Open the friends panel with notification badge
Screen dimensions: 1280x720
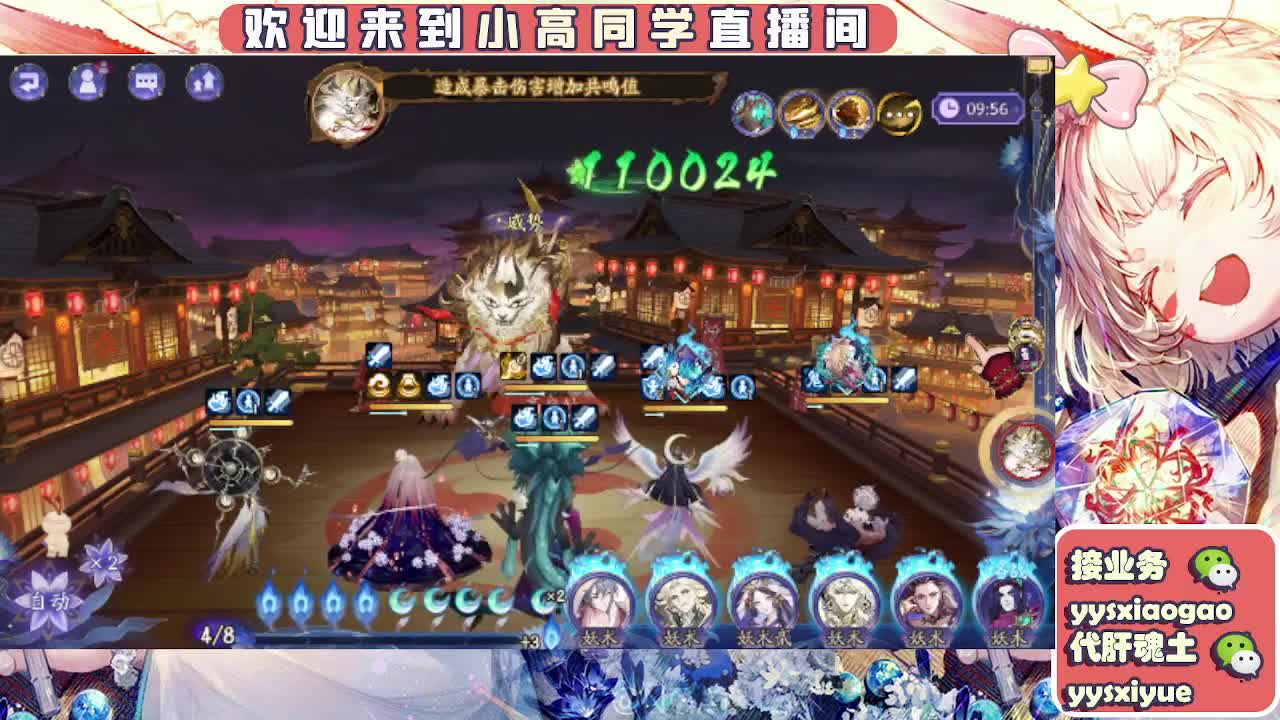[x=88, y=82]
